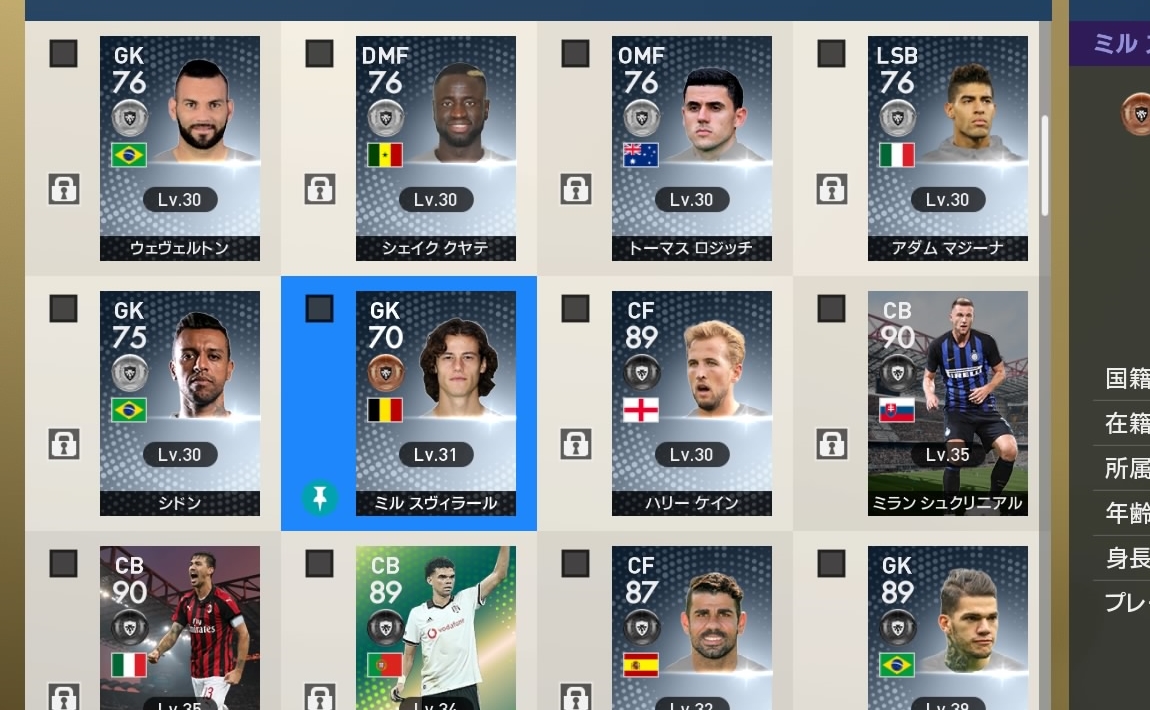
Task: Choose the シェイク クヤテ player card
Action: 436,148
